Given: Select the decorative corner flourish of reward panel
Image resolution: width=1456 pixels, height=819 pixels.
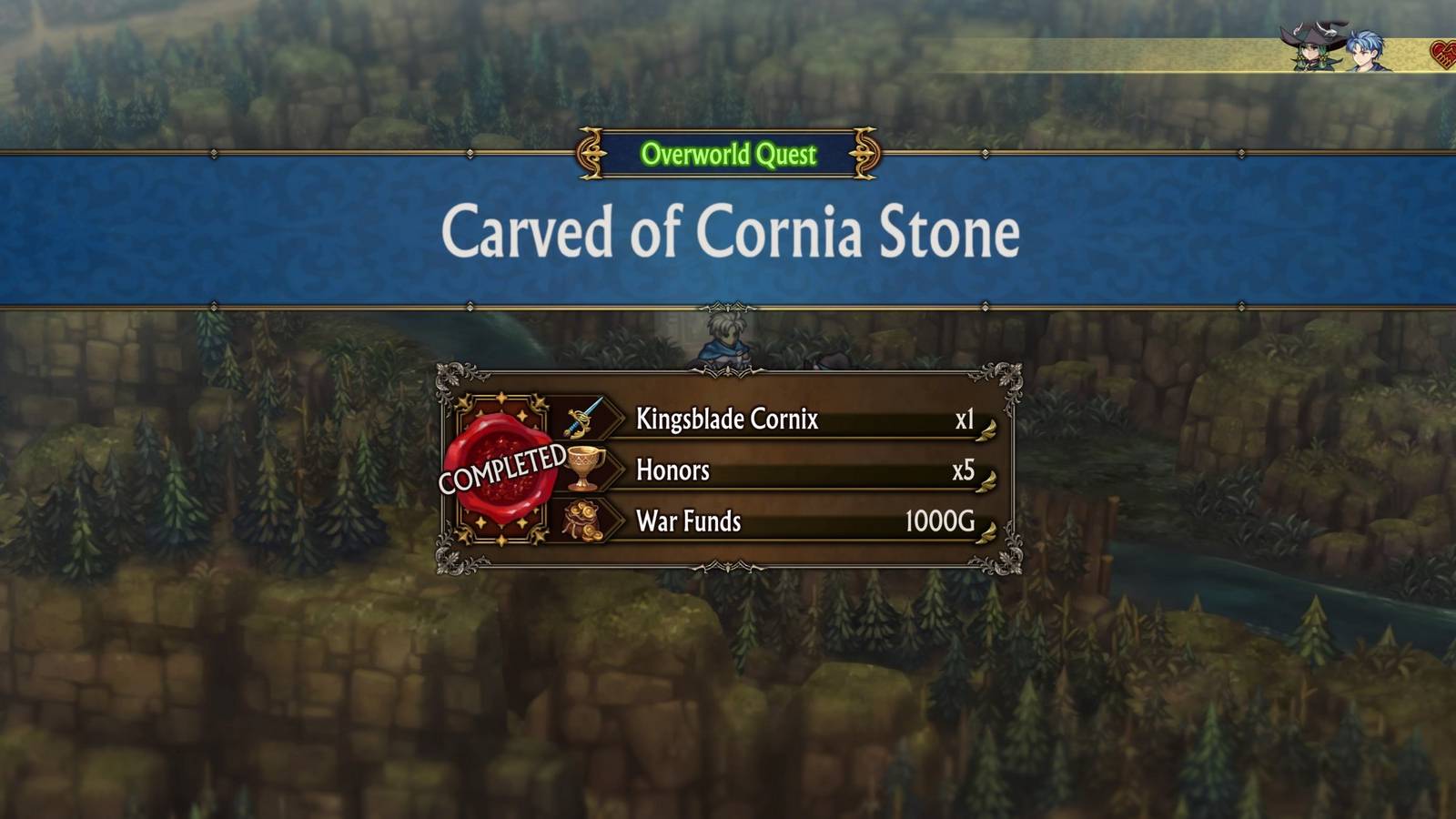Looking at the screenshot, I should click(449, 377).
